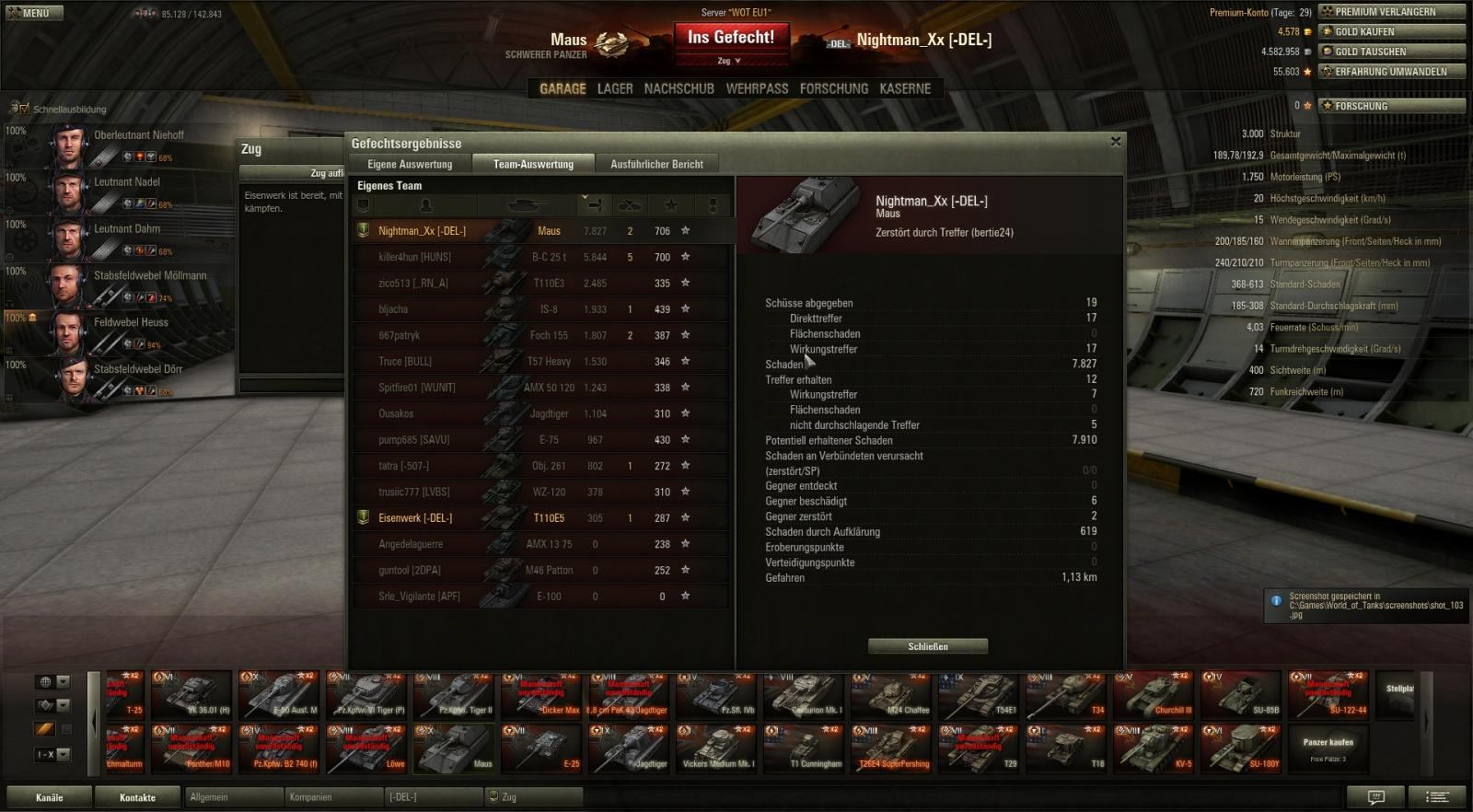Open the Kanäle chat channels
The image size is (1473, 812).
(50, 797)
